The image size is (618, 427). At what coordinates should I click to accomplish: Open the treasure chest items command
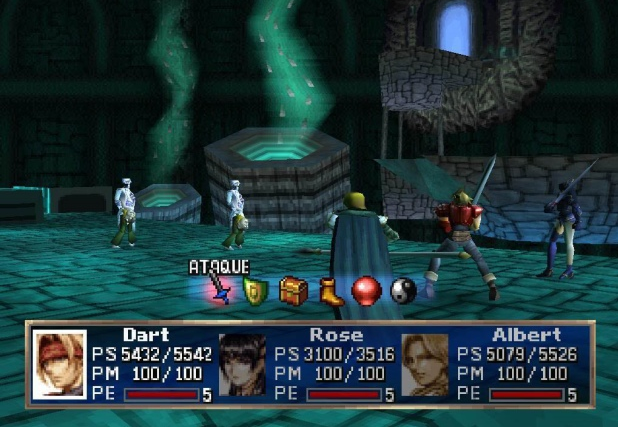pos(292,290)
